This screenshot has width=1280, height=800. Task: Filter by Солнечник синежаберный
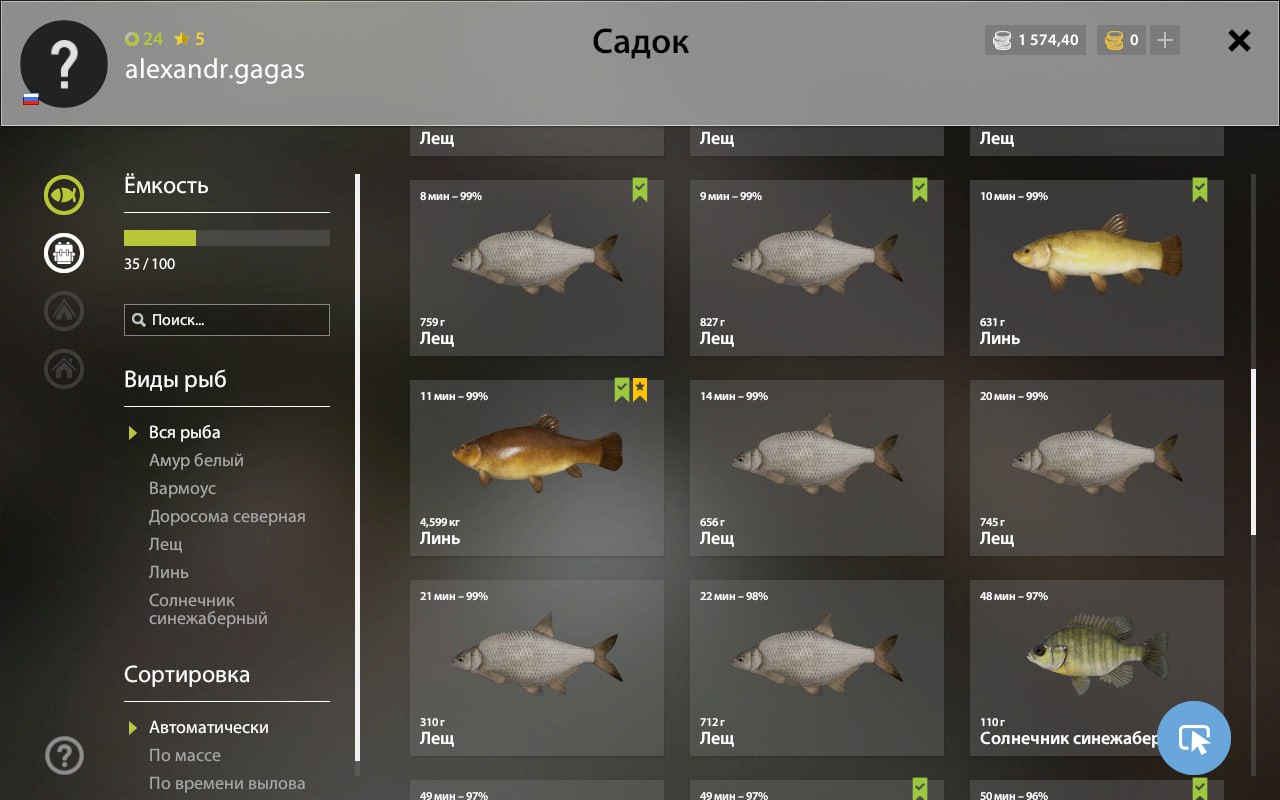208,609
